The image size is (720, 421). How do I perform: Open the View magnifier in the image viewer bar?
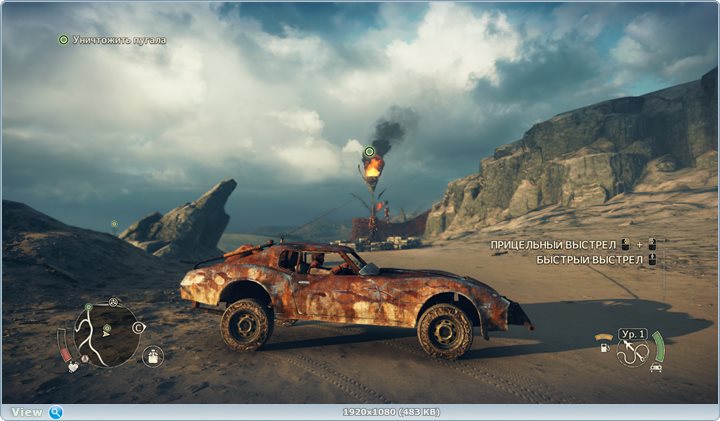pos(55,412)
